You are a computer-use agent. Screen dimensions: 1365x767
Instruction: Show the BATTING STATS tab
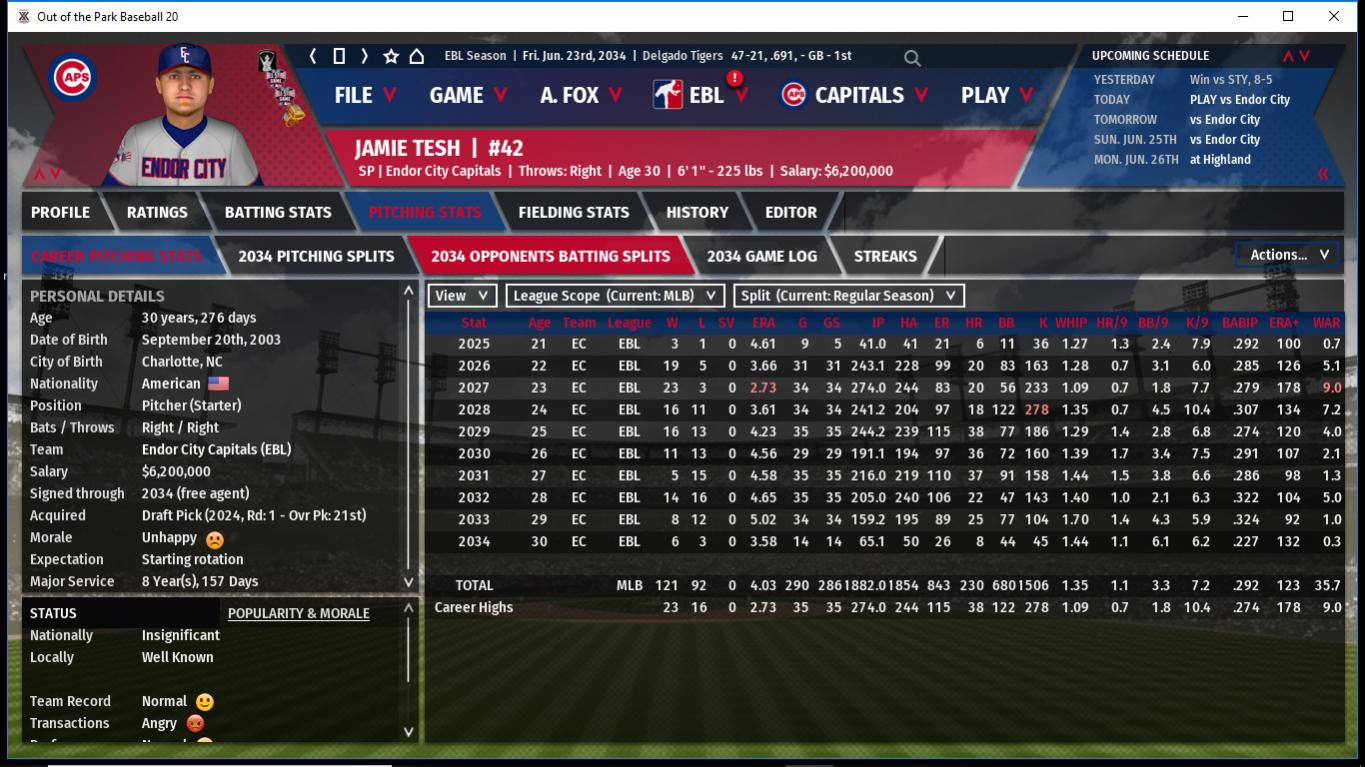point(277,212)
